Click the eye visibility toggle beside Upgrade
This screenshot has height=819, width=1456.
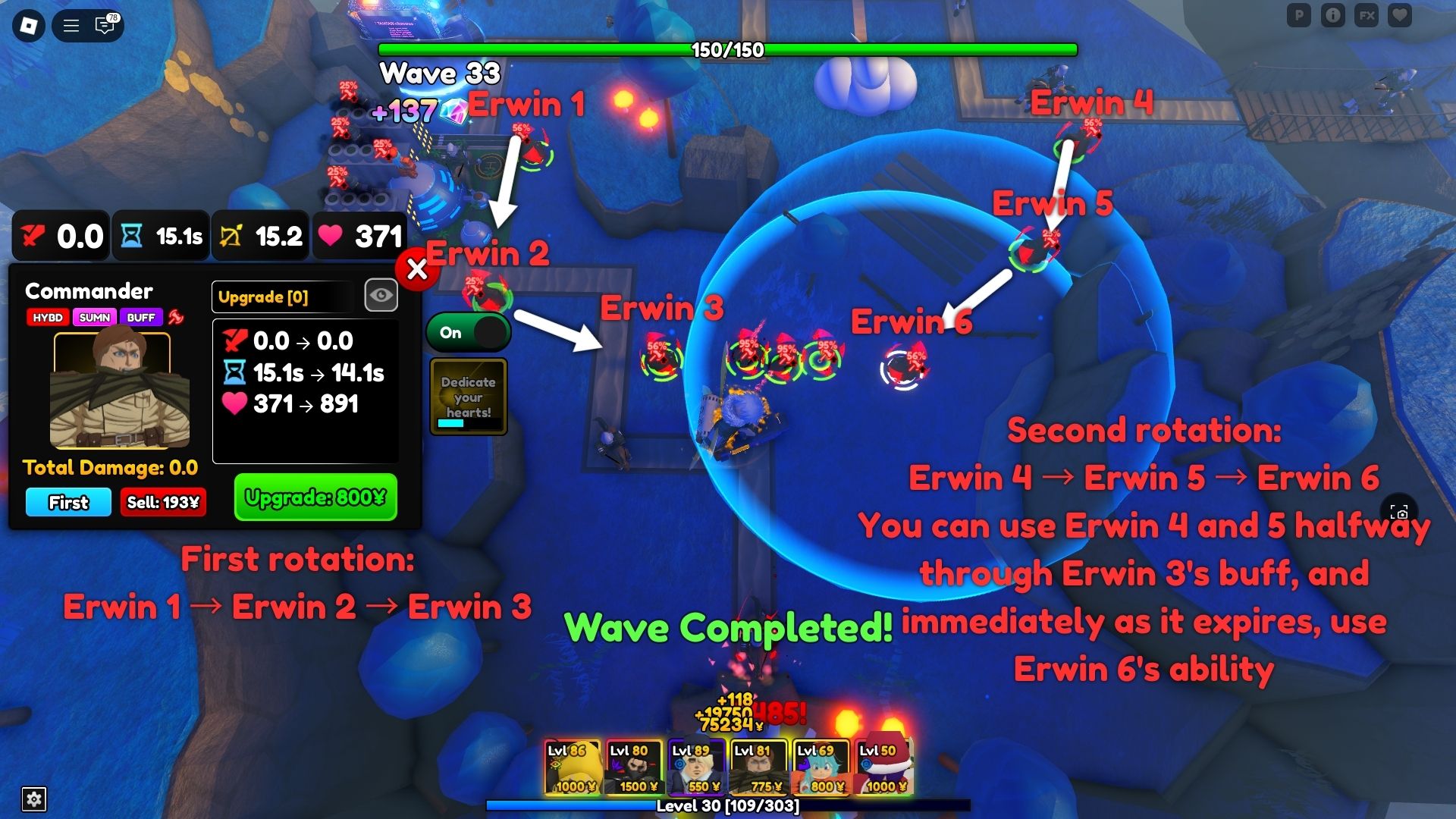click(x=381, y=295)
